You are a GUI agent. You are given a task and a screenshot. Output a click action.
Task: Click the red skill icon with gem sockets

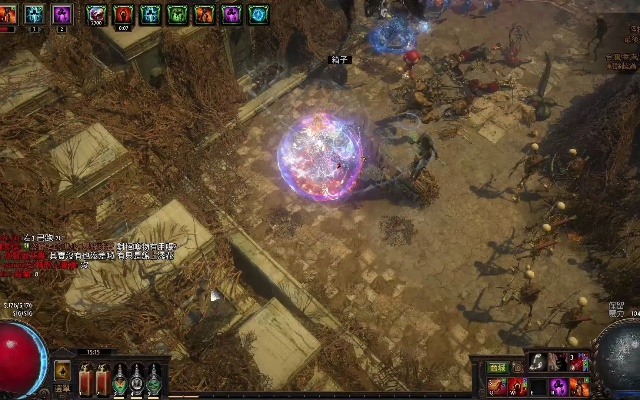(579, 362)
